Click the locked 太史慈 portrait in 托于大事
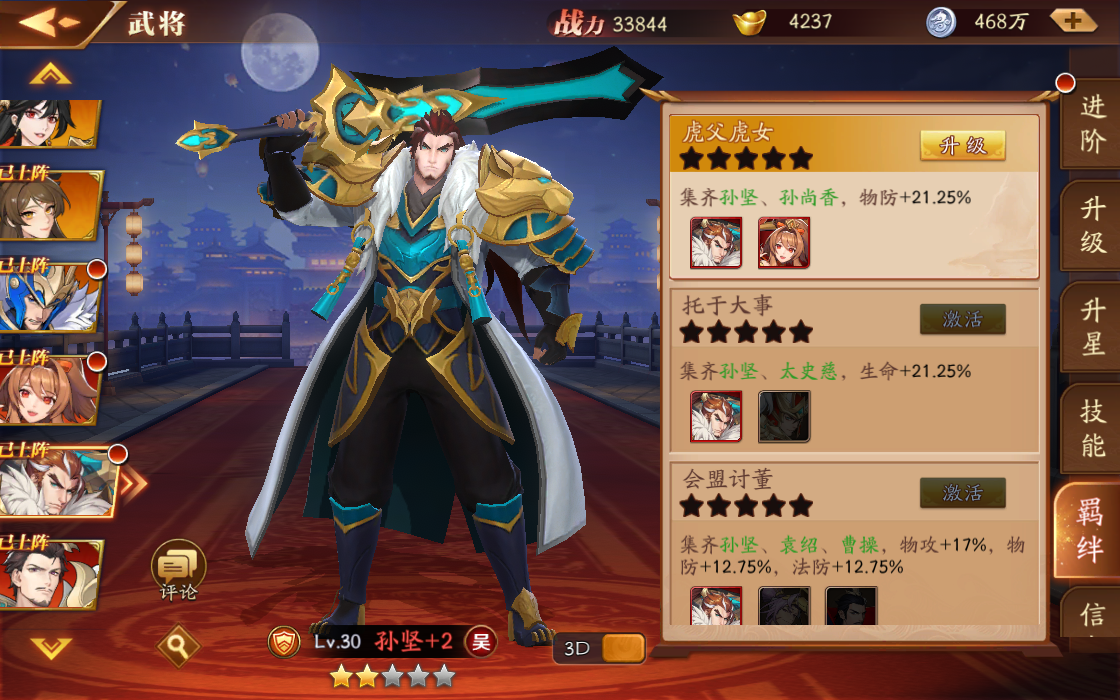Viewport: 1120px width, 700px height. (x=784, y=416)
